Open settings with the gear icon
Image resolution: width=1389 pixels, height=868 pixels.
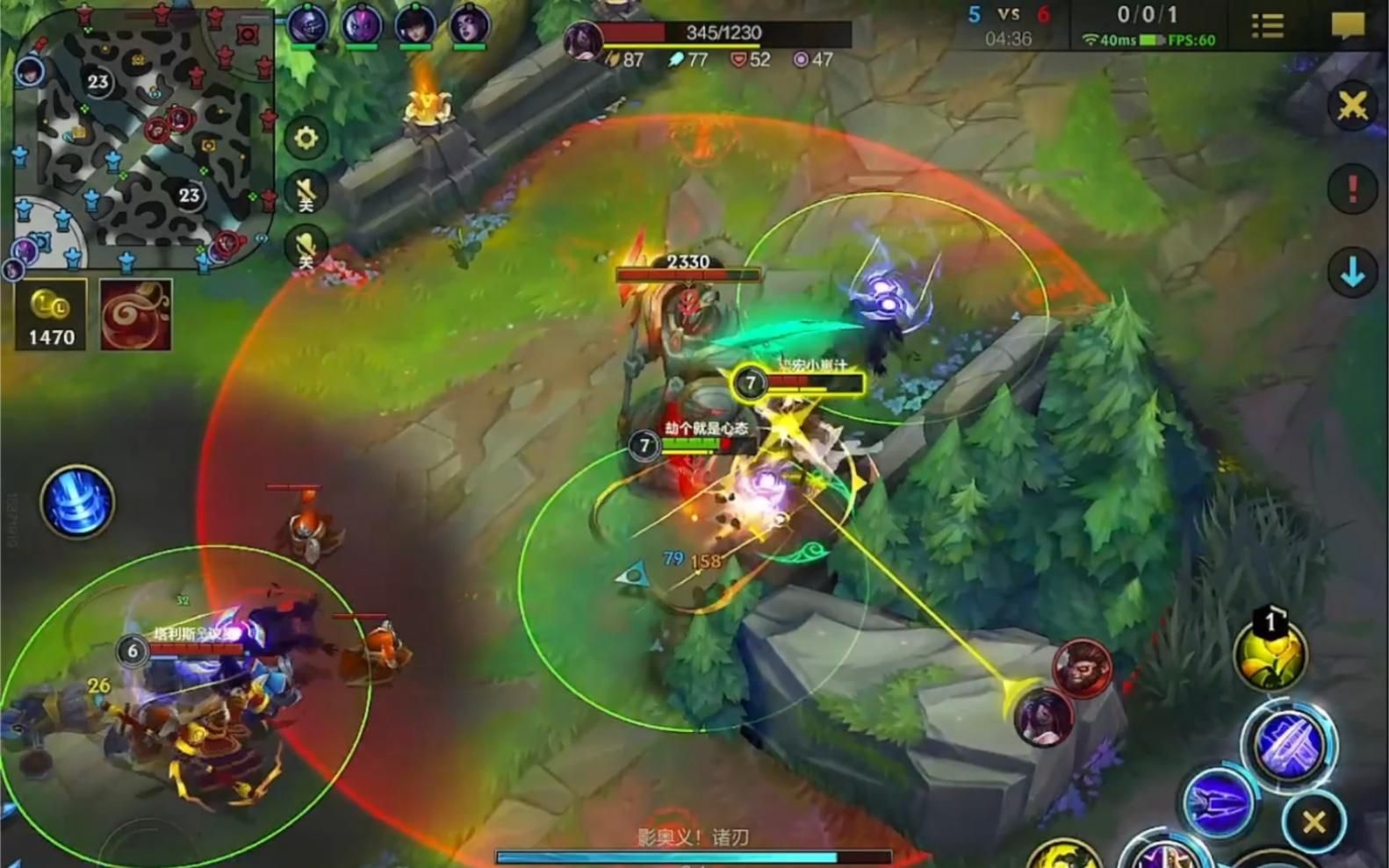306,138
